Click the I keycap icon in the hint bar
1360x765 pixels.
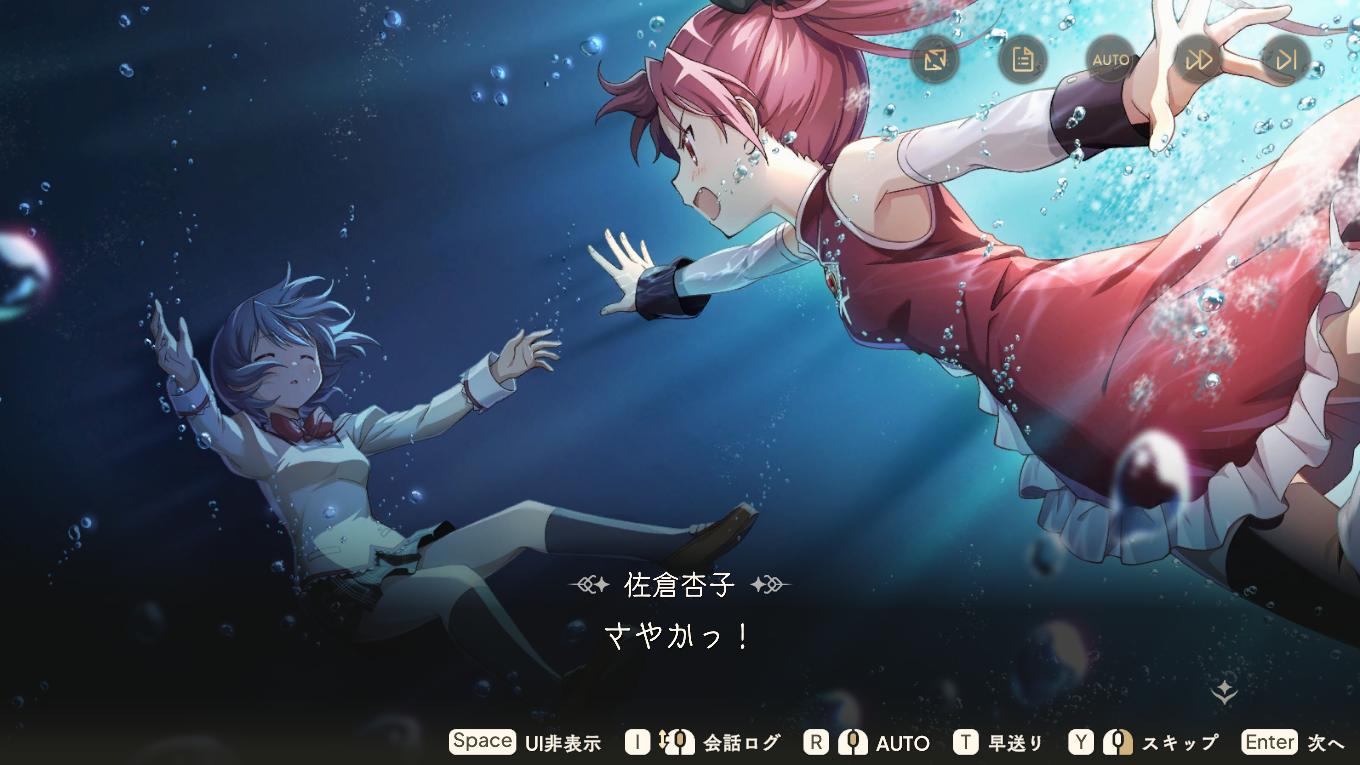click(x=637, y=742)
